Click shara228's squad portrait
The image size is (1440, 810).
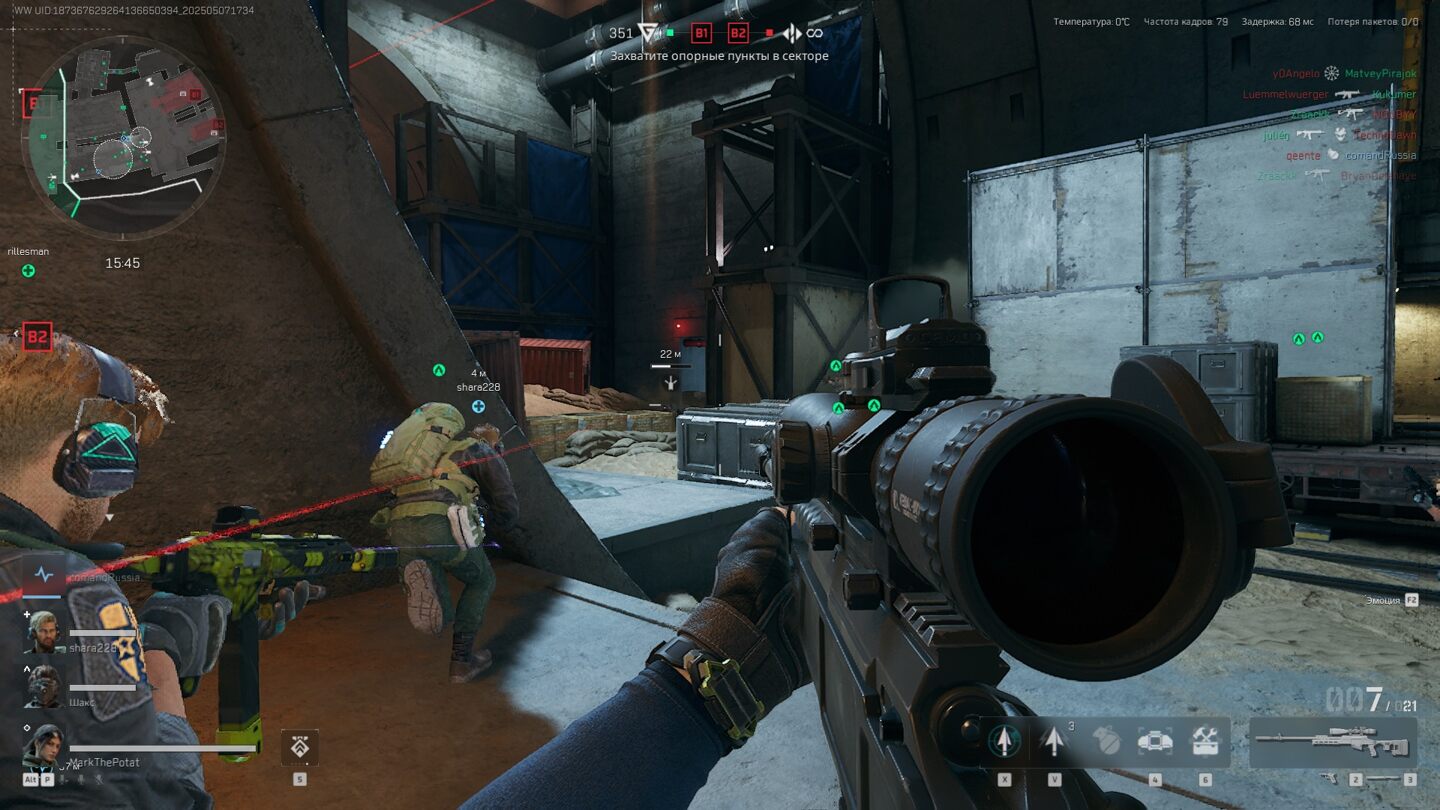point(44,633)
